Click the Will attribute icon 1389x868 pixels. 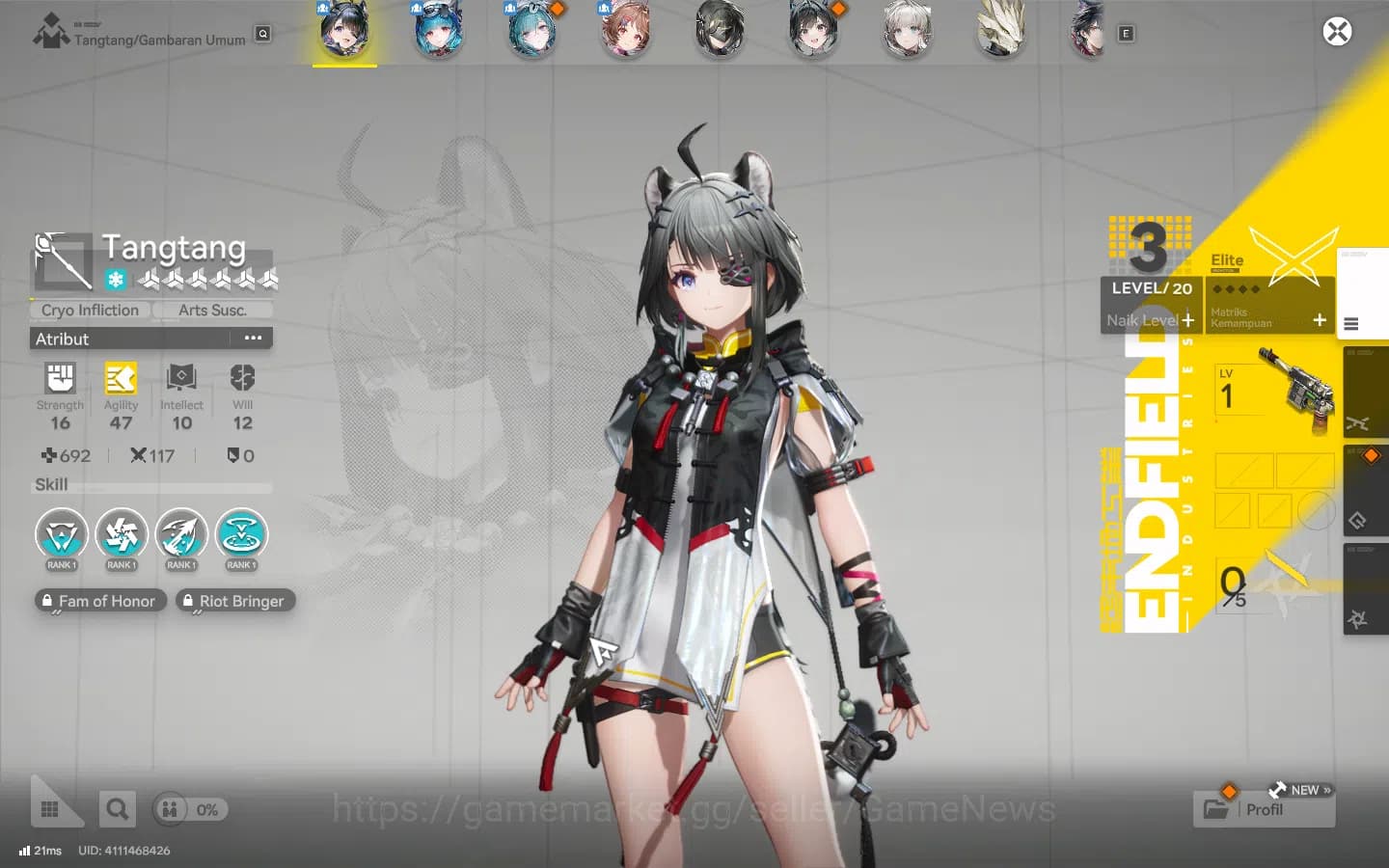pyautogui.click(x=241, y=379)
